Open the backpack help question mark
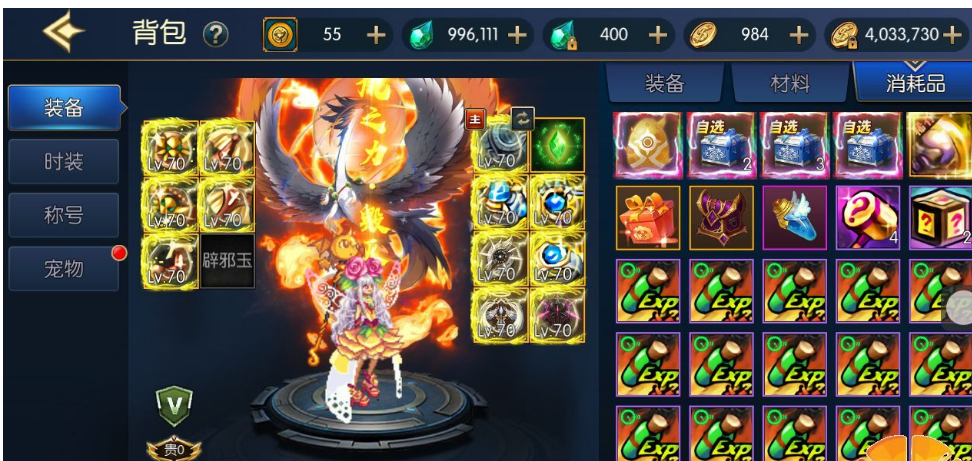972x461 pixels. pyautogui.click(x=216, y=35)
